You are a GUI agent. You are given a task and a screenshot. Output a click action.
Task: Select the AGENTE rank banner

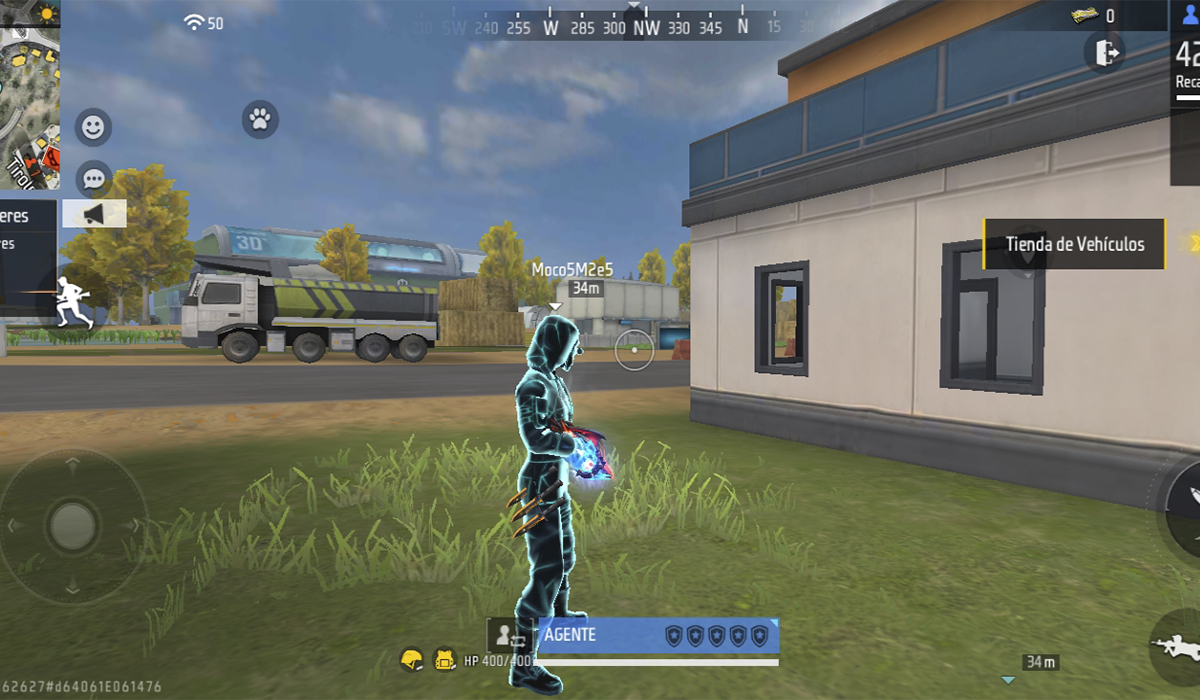pyautogui.click(x=658, y=636)
